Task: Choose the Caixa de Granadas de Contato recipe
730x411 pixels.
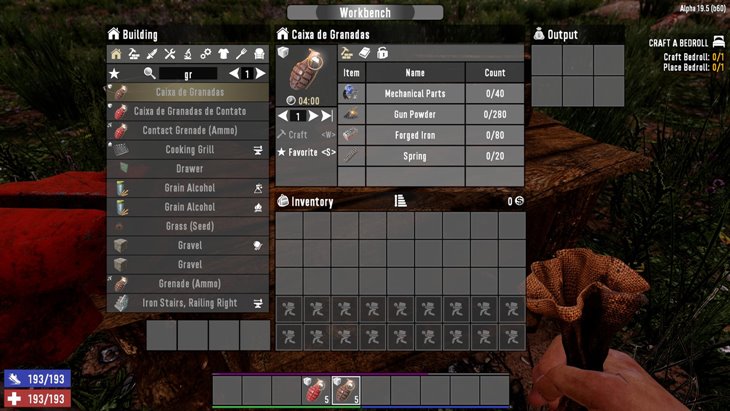Action: click(x=189, y=111)
